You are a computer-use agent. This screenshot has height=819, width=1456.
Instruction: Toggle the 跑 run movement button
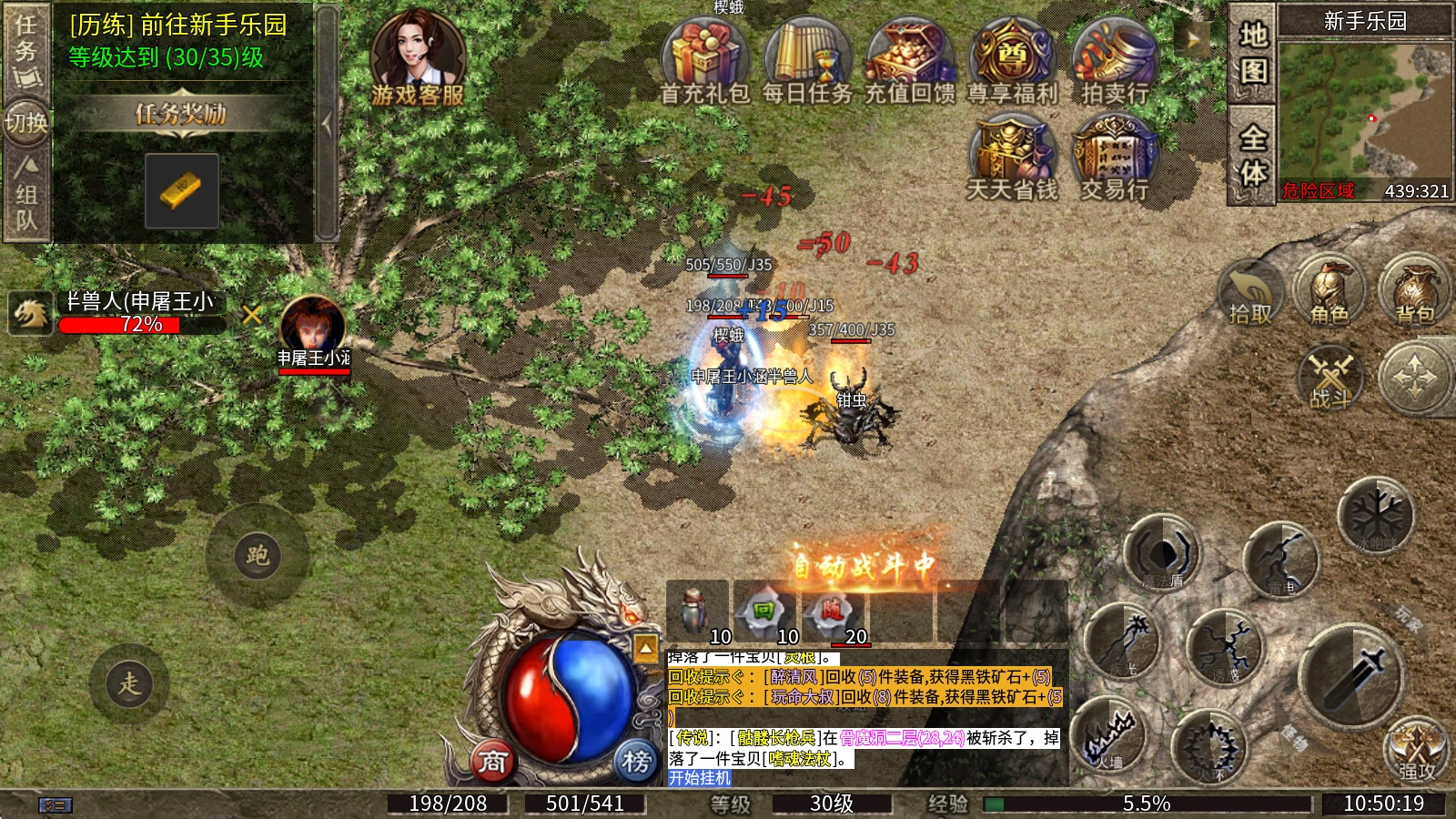(x=258, y=556)
